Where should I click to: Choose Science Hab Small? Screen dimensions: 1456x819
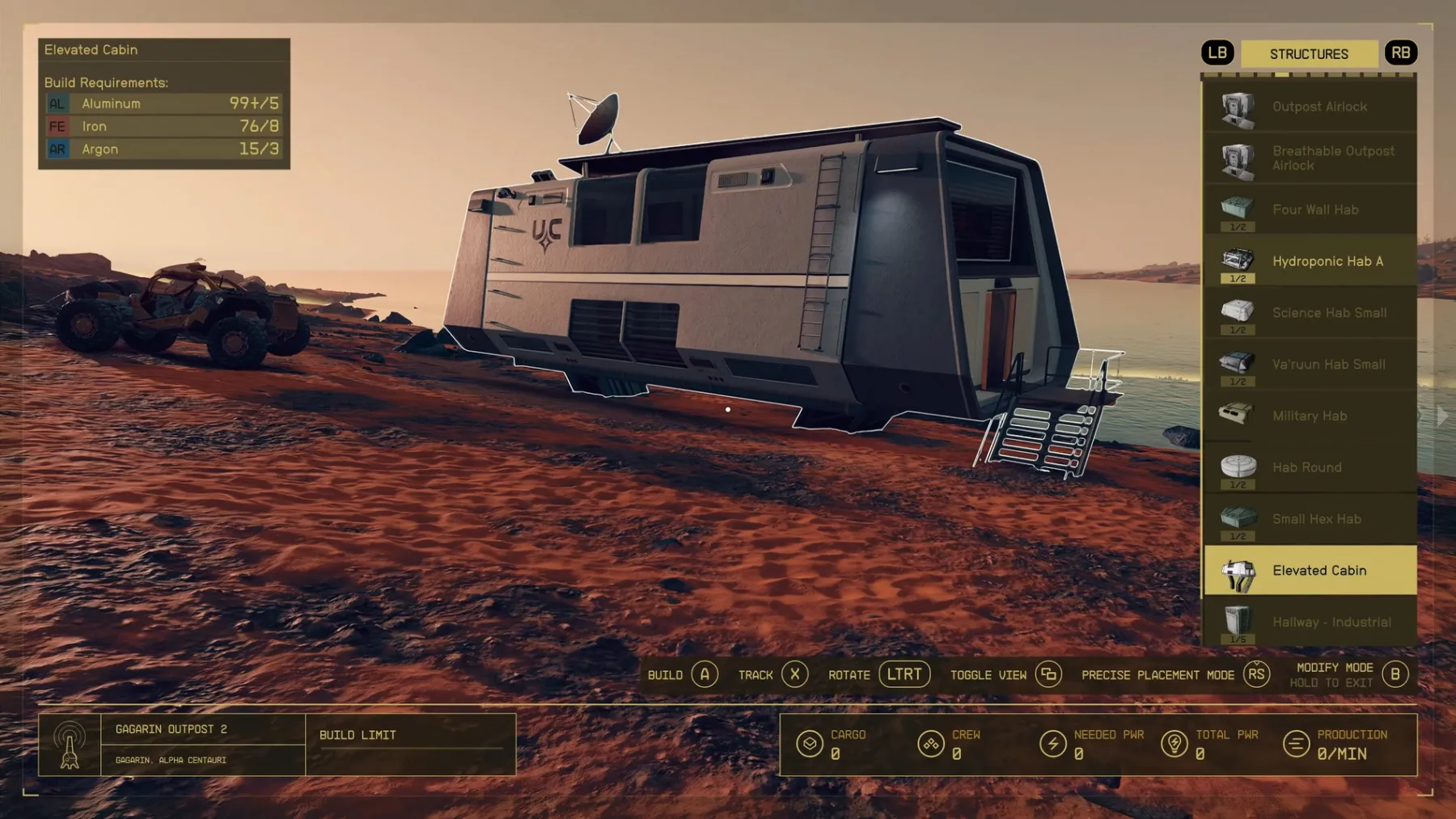tap(1310, 313)
